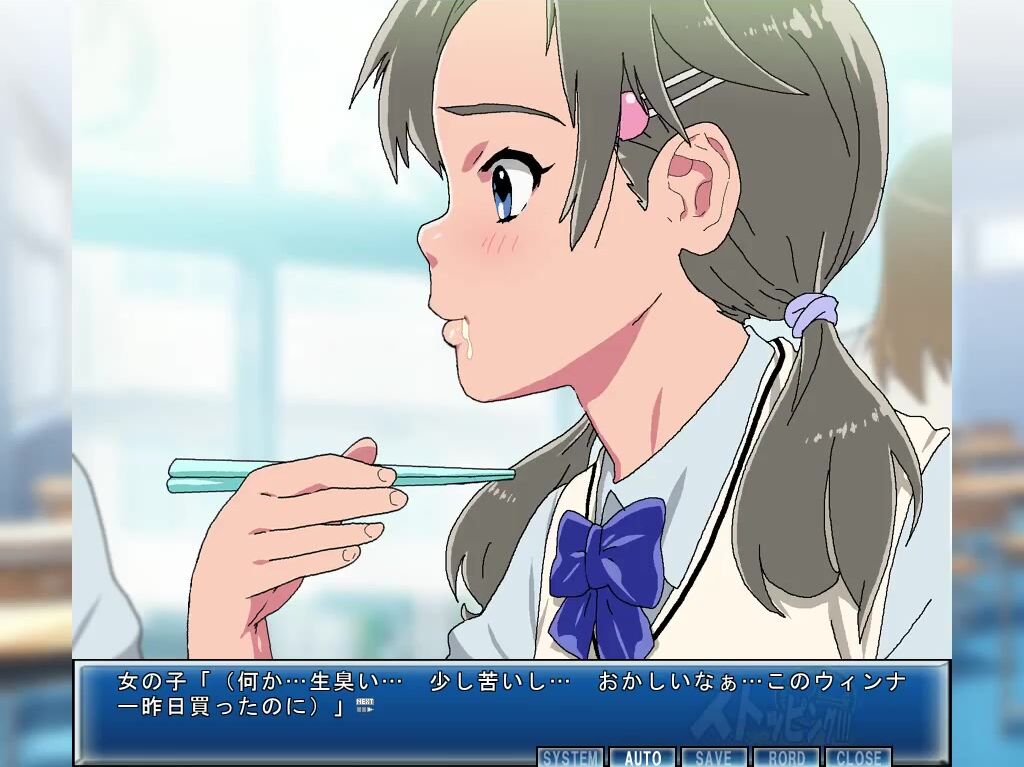Open the RORD load button
1024x767 pixels.
[x=786, y=757]
